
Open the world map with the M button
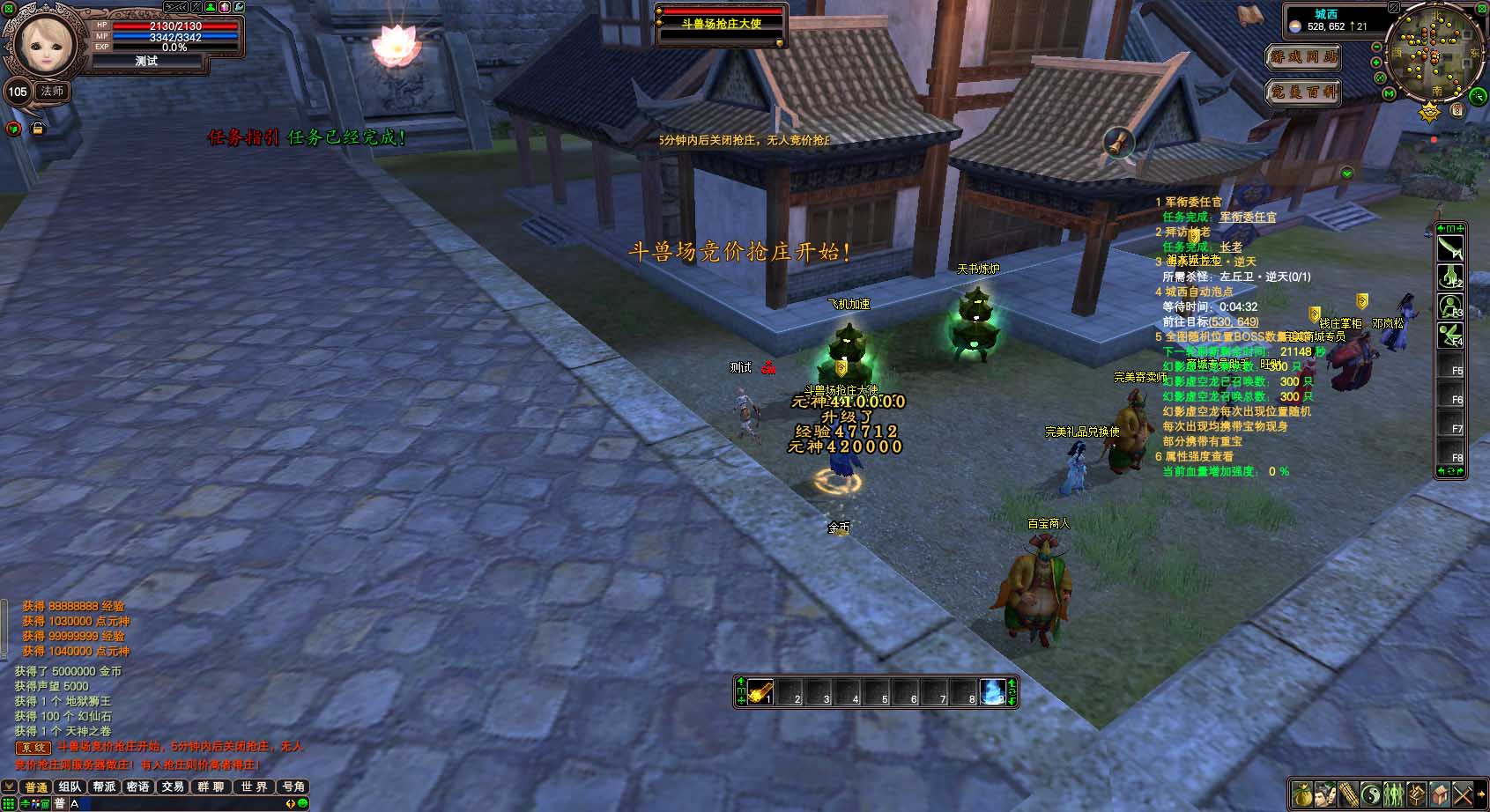coord(1389,93)
